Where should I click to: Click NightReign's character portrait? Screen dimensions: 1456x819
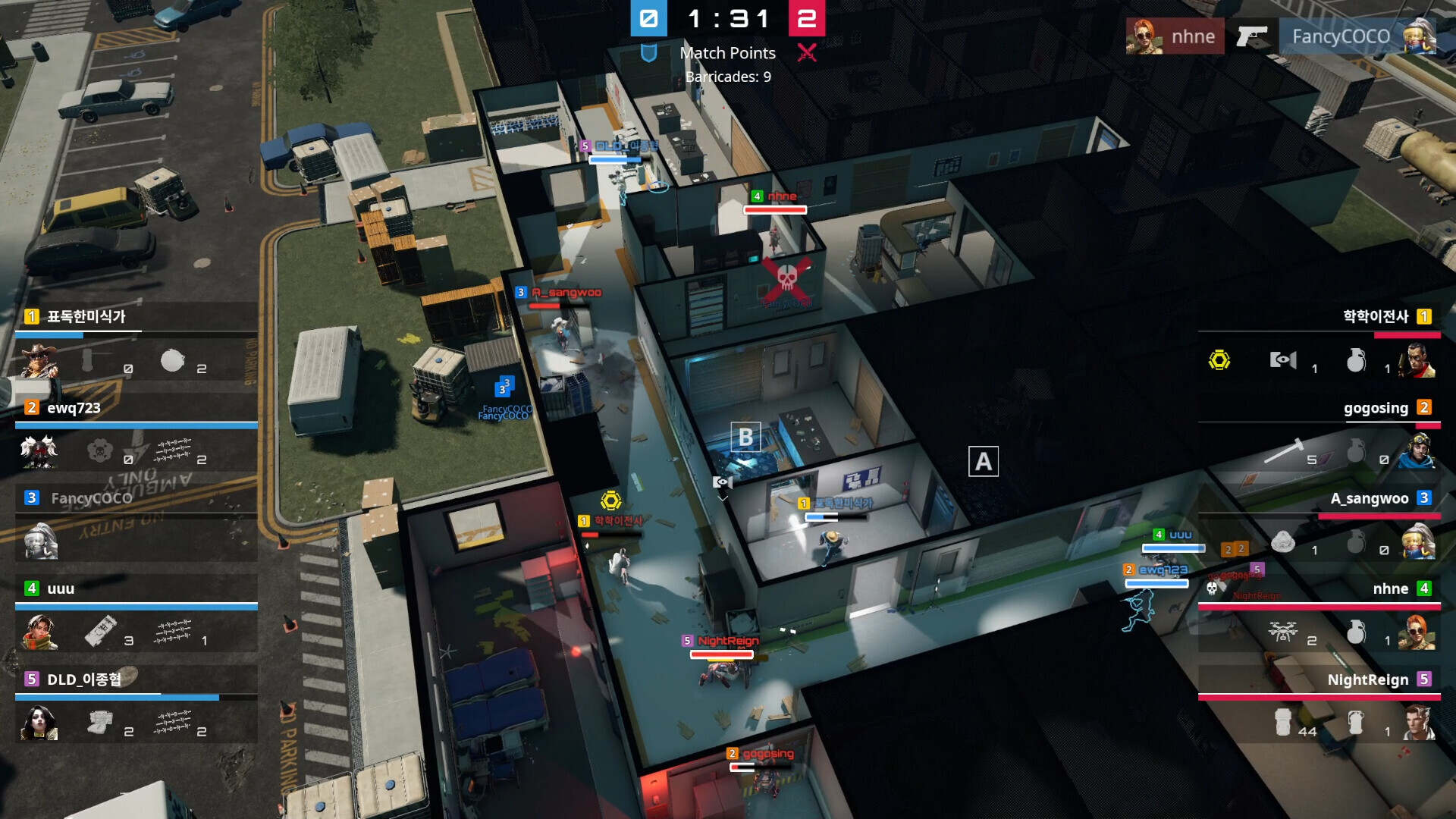pyautogui.click(x=1417, y=723)
